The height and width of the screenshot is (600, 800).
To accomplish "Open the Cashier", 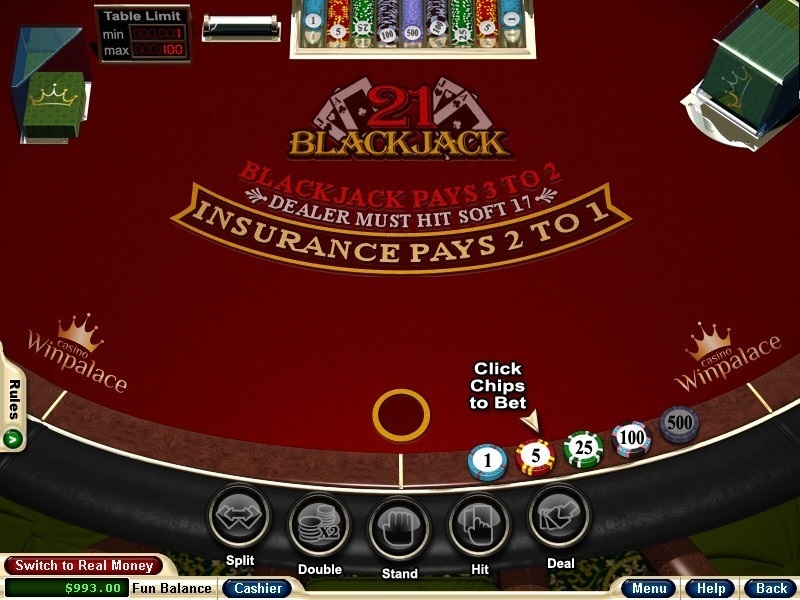I will (x=257, y=588).
